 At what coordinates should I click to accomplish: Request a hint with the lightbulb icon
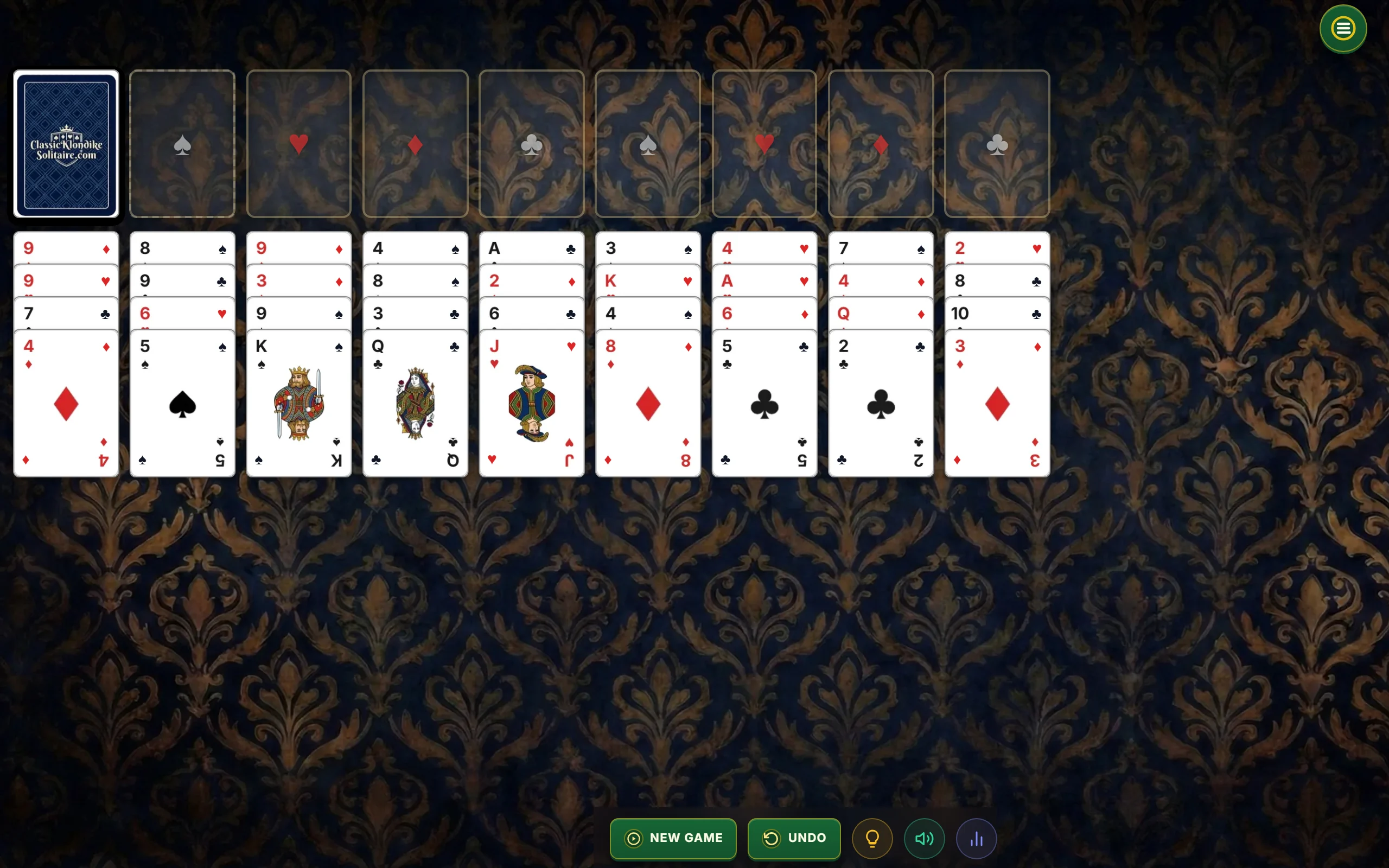click(x=872, y=838)
